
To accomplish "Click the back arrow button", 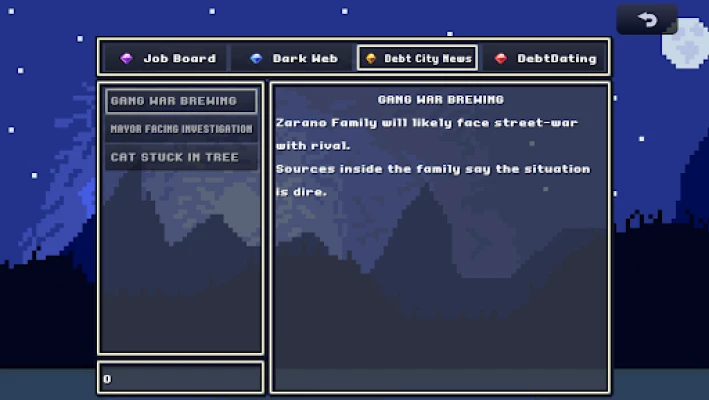I will tap(647, 19).
